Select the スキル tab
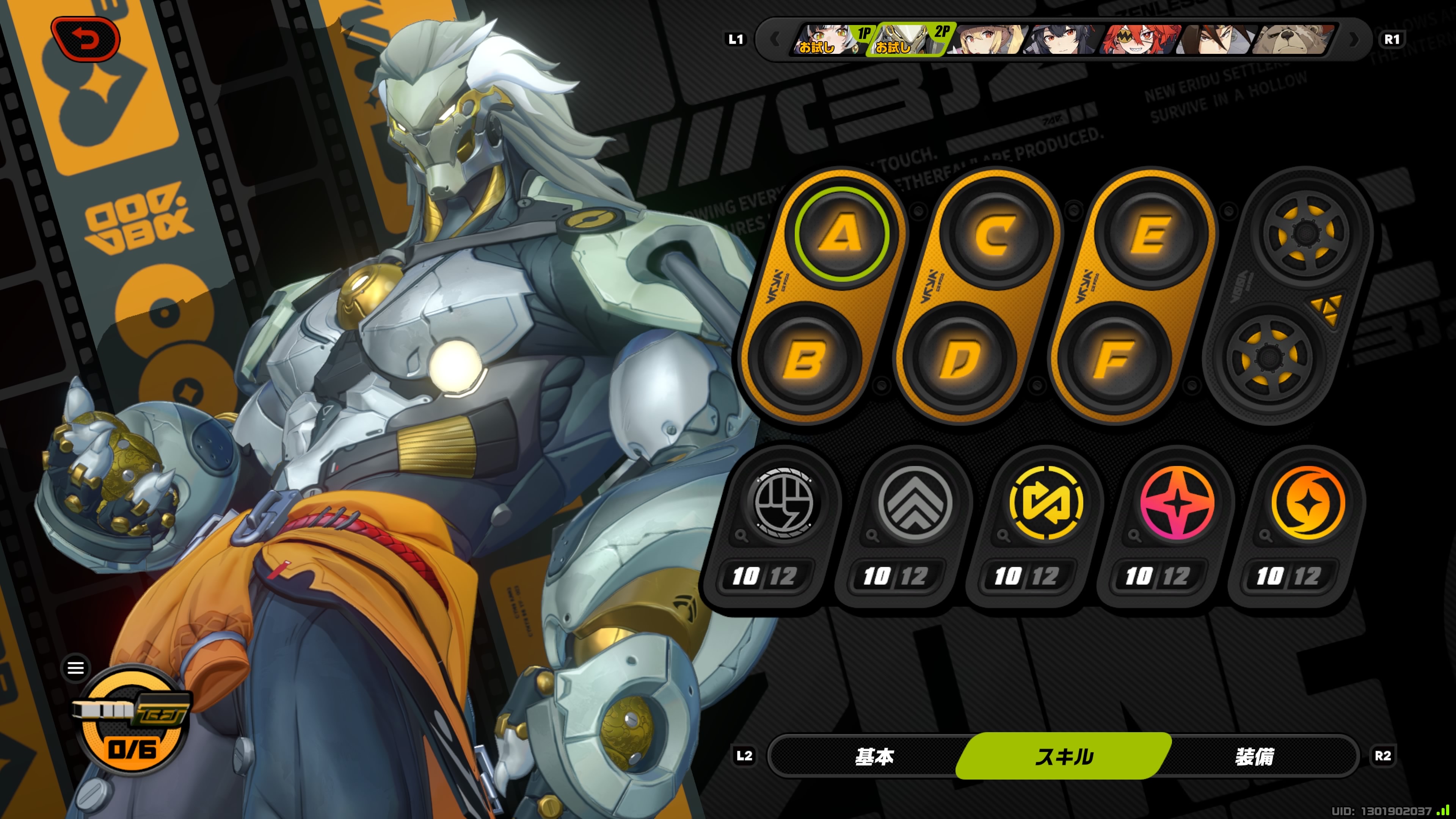 pyautogui.click(x=1064, y=756)
